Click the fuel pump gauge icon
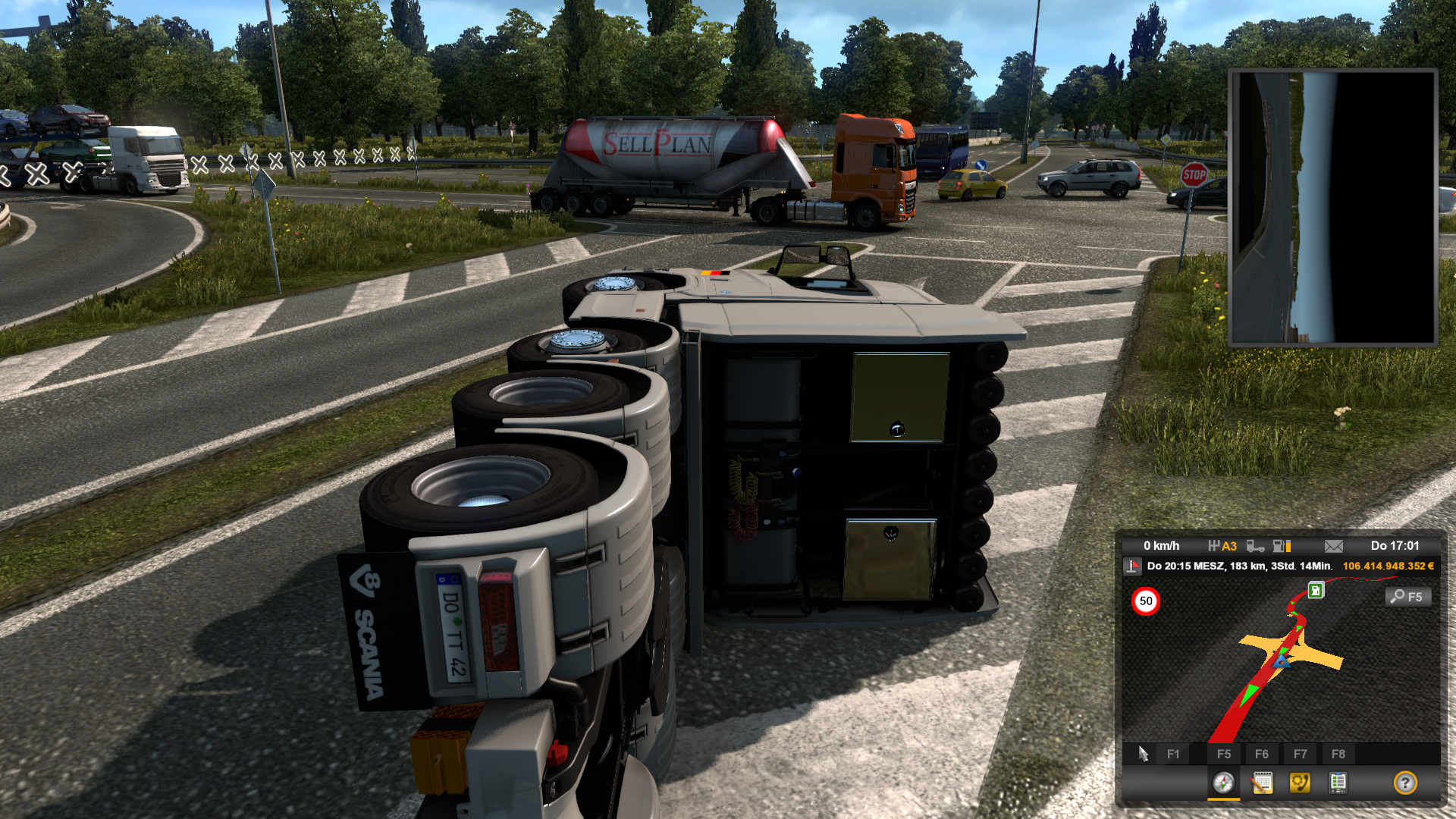 click(x=1282, y=546)
